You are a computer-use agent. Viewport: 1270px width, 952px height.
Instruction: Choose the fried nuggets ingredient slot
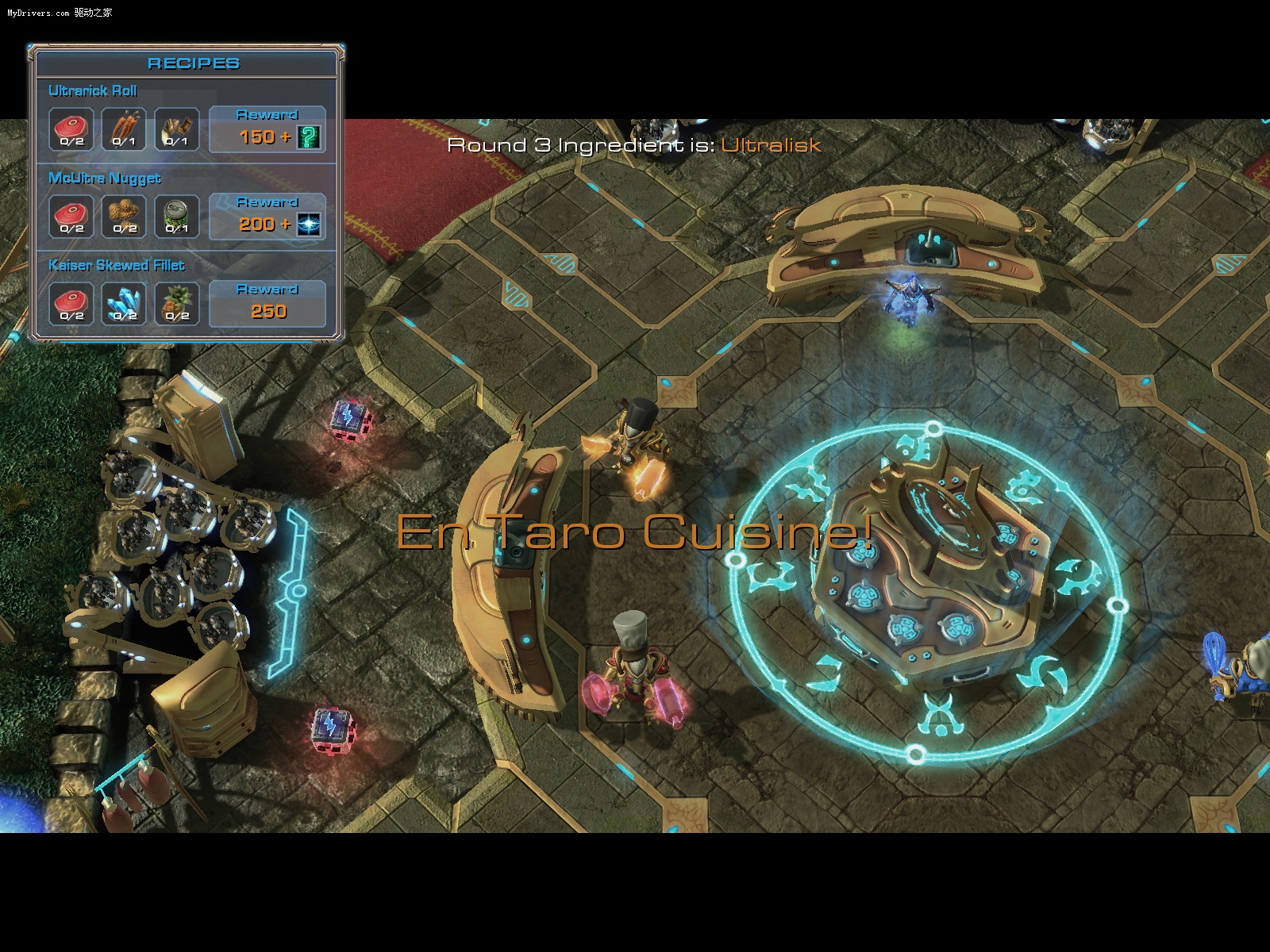pos(124,217)
